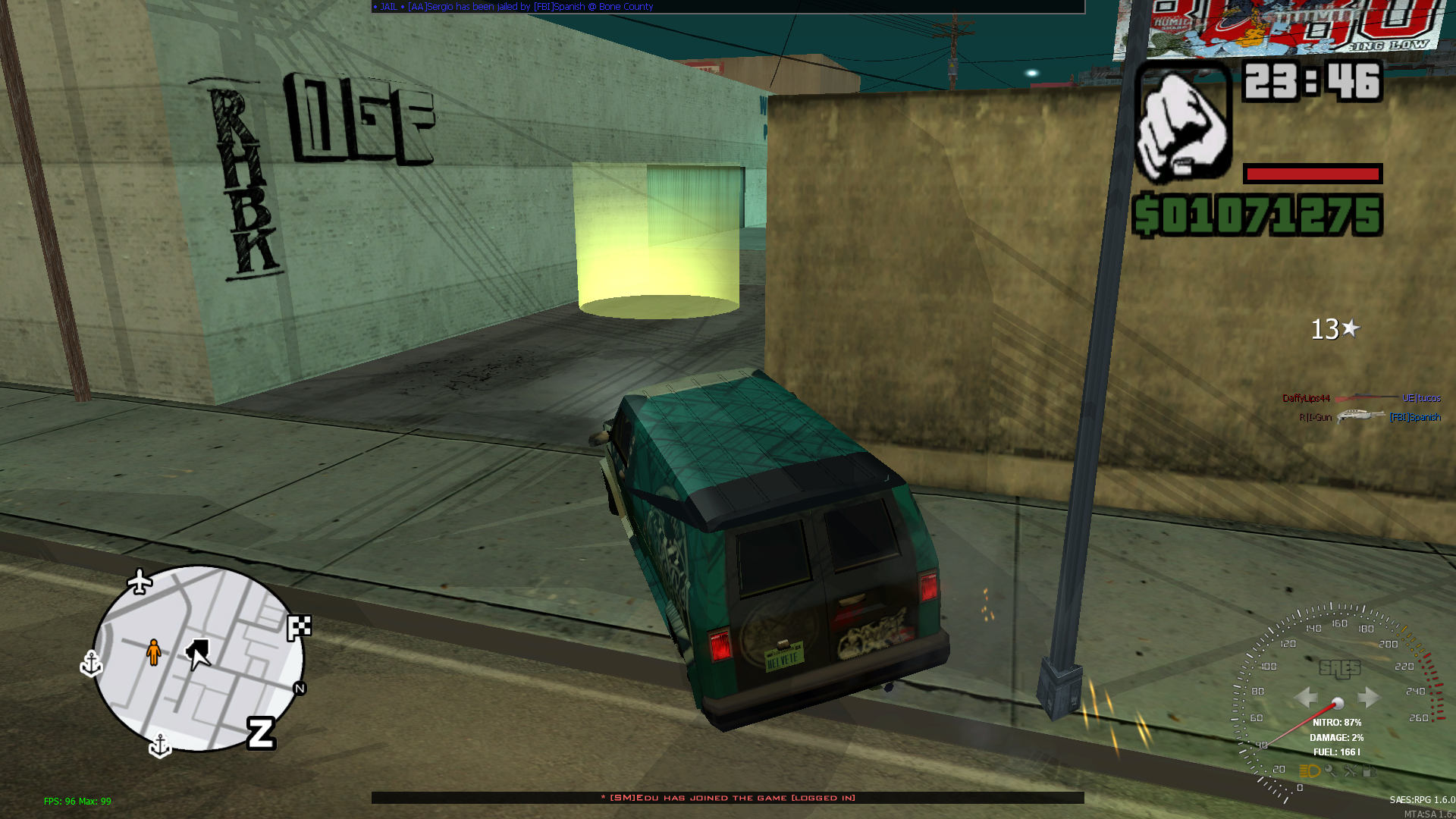Screen dimensions: 1456x819
Task: Click the checkered flag marker on the minimap
Action: pyautogui.click(x=299, y=625)
